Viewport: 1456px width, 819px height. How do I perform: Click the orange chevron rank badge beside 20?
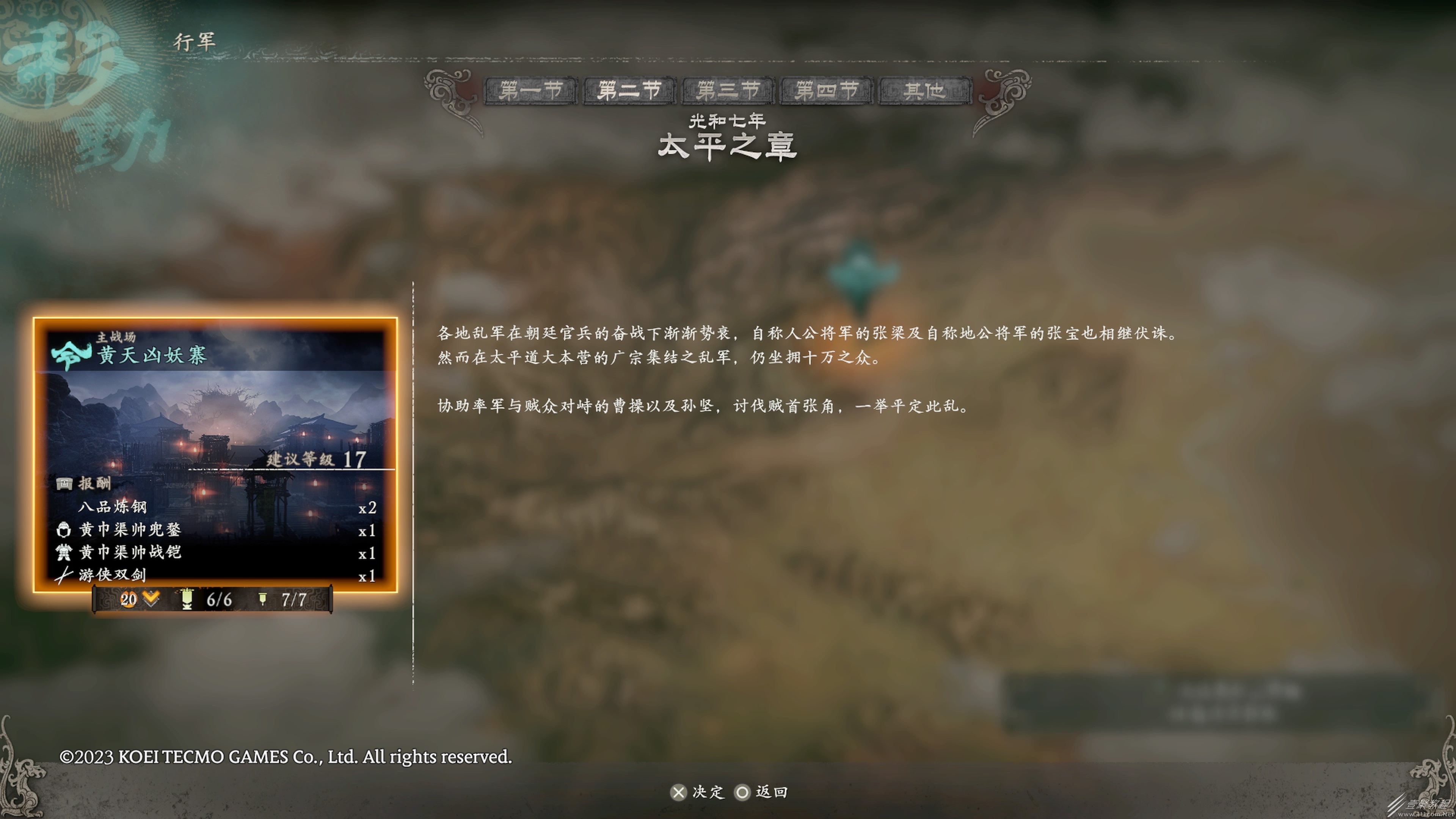click(150, 599)
